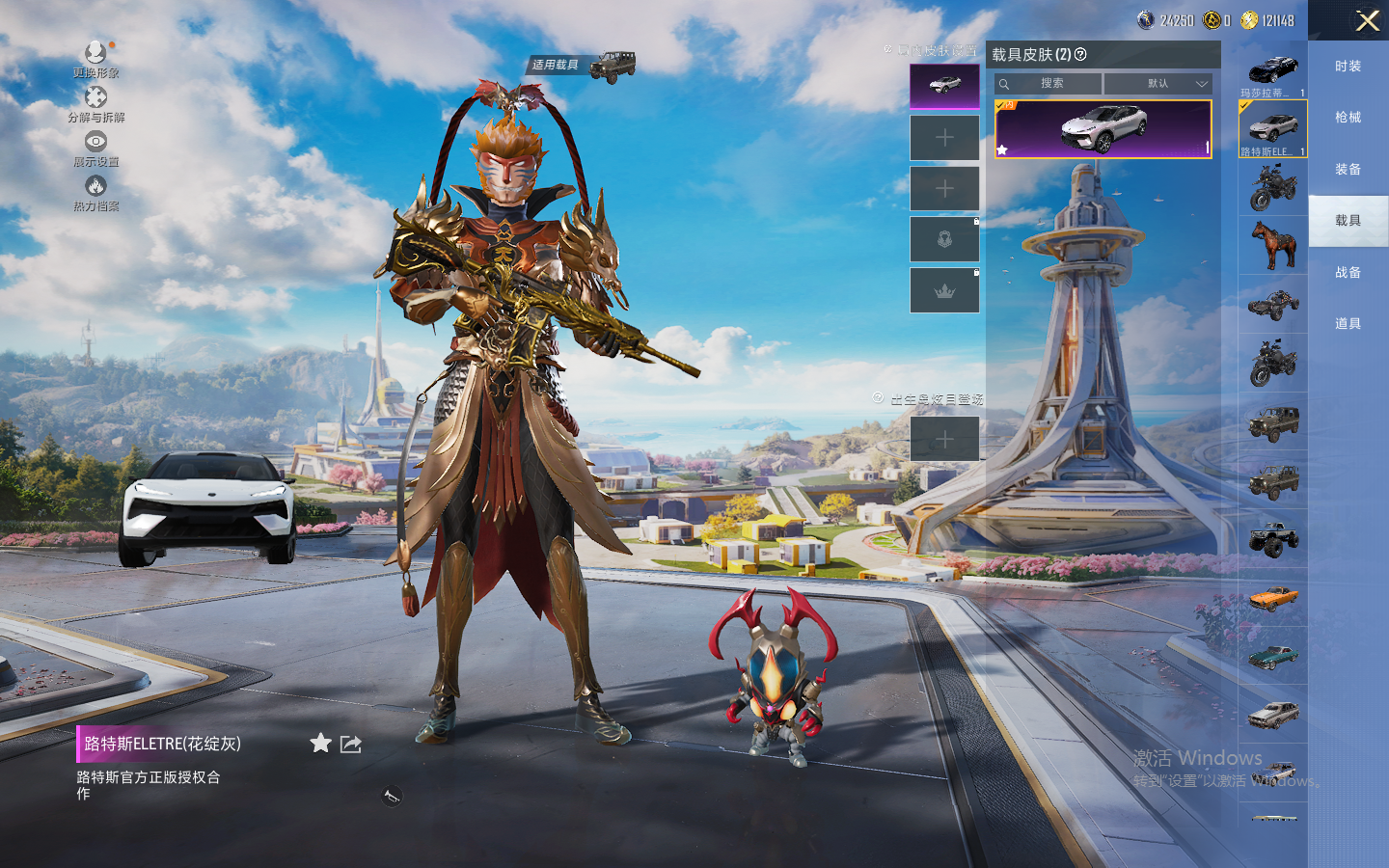Open 热力档案 heat profile

tap(95, 192)
